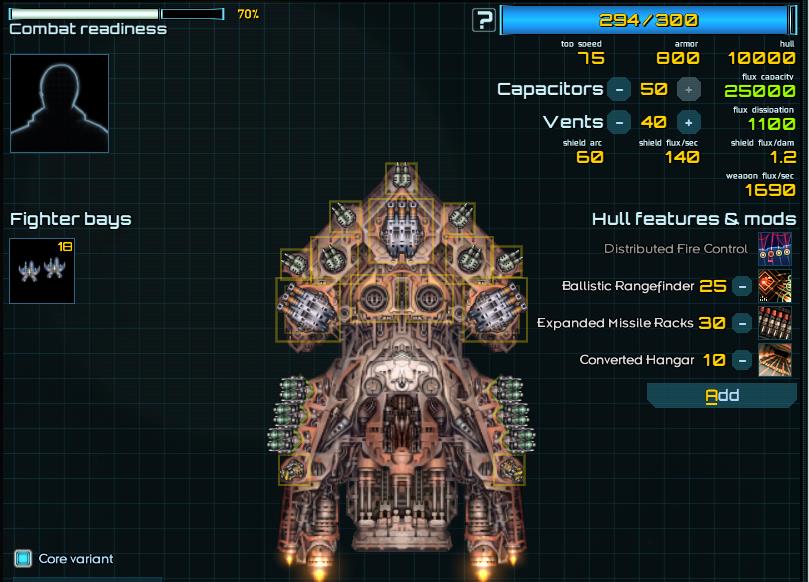
Task: Click the officer portrait silhouette
Action: [59, 103]
